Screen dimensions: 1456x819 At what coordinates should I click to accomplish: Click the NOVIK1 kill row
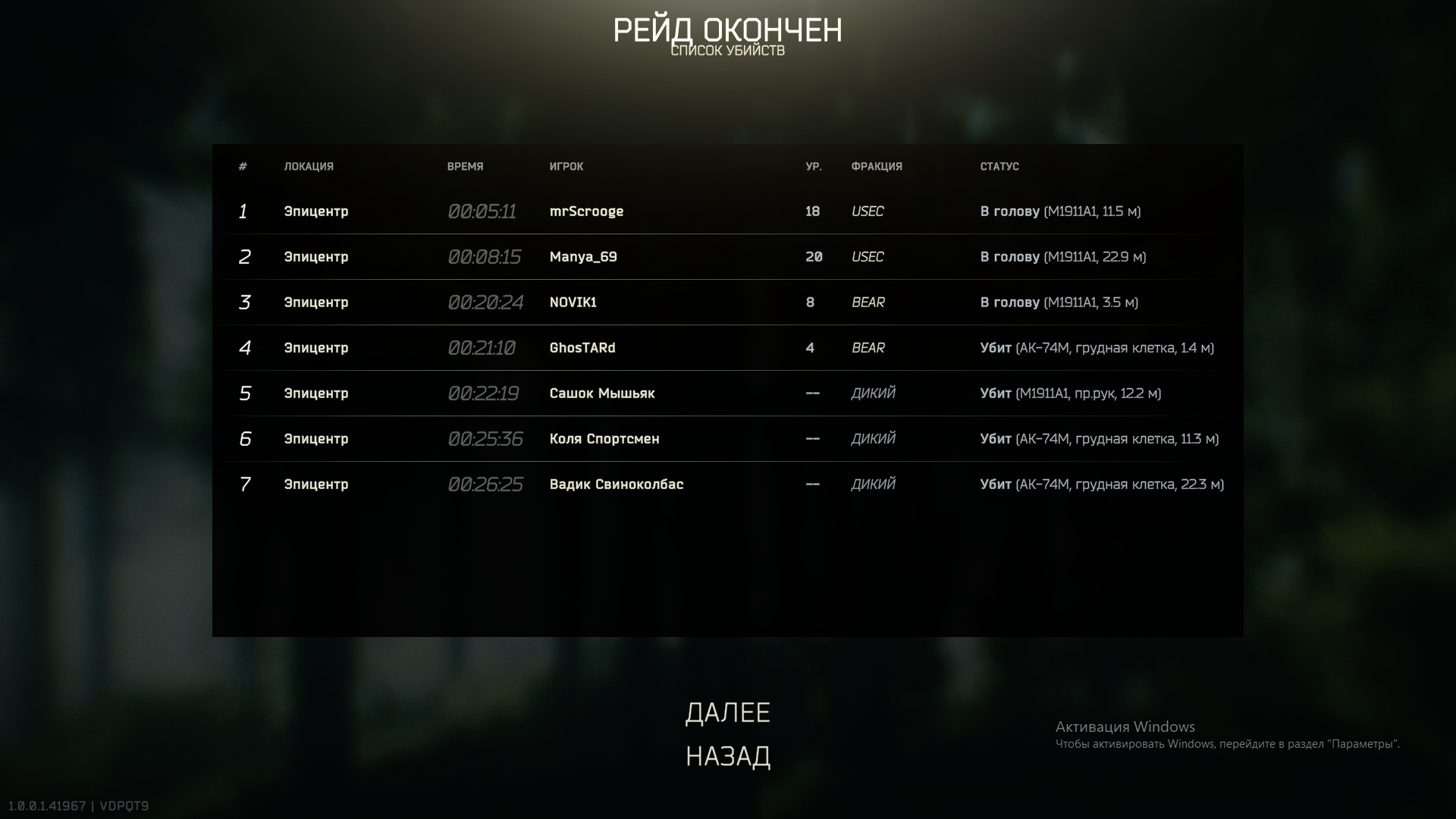[573, 303]
